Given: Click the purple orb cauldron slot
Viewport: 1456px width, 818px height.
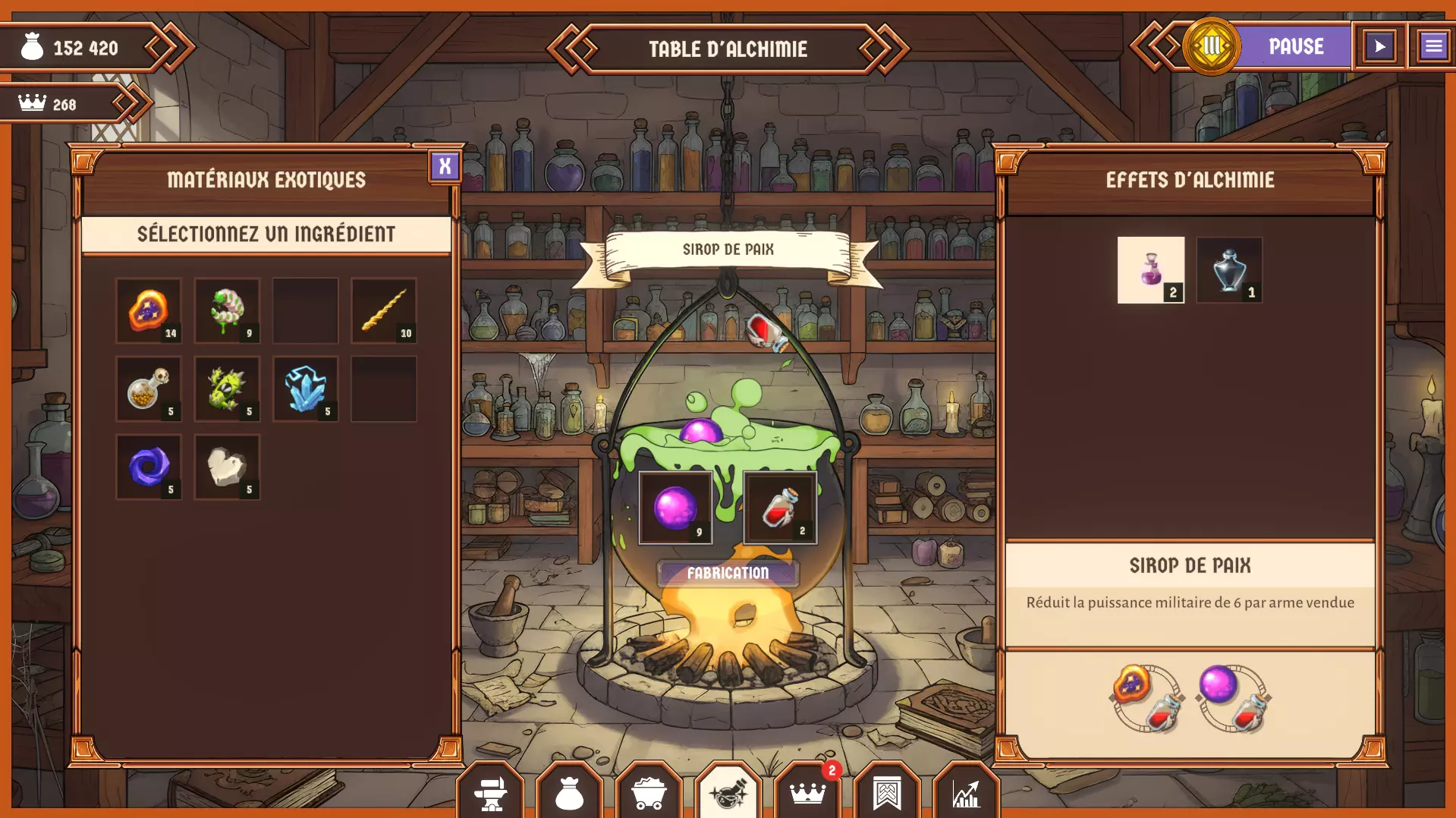Looking at the screenshot, I should tap(675, 508).
